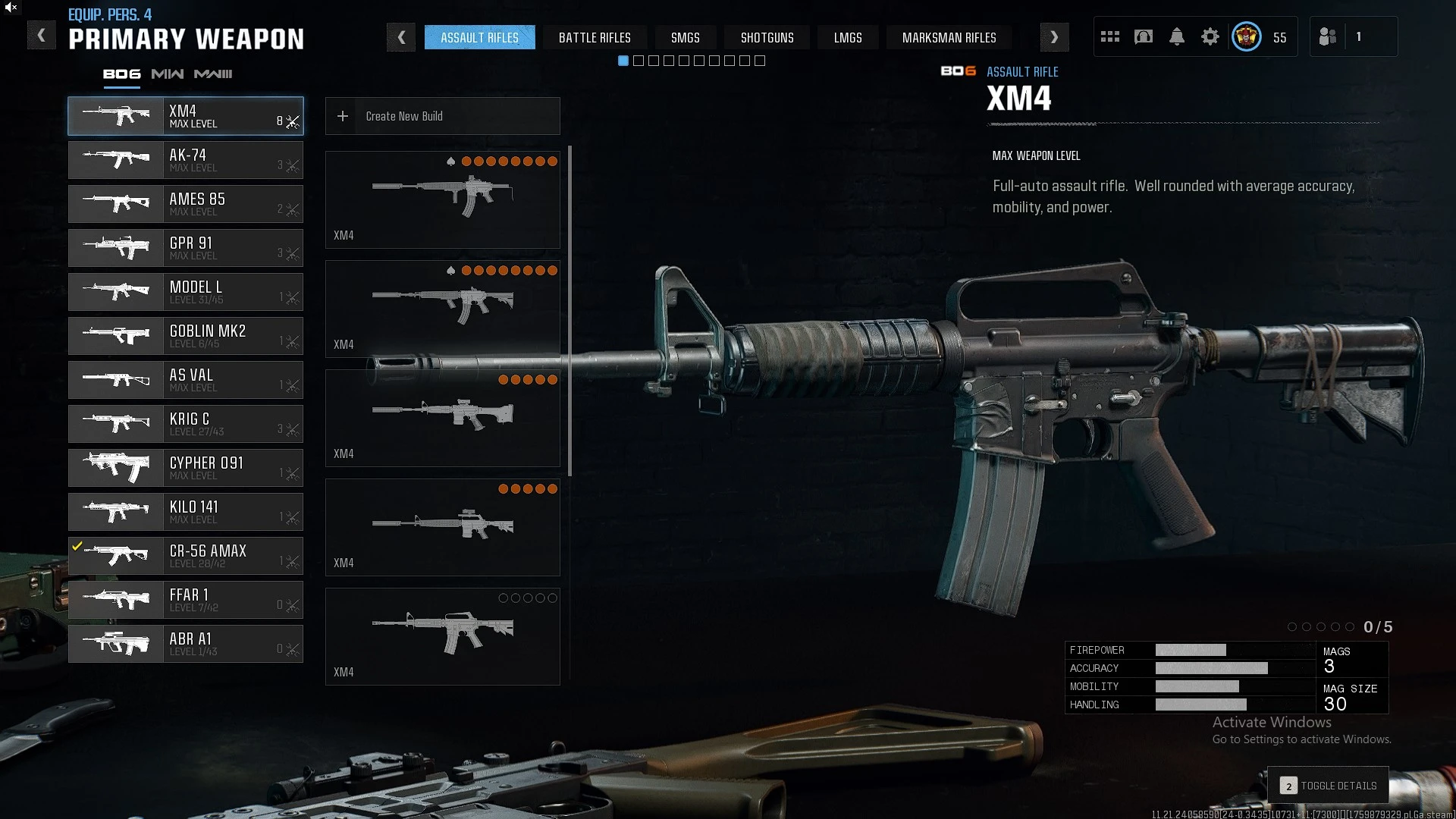The height and width of the screenshot is (819, 1456).
Task: Click Create New Build
Action: pyautogui.click(x=442, y=116)
